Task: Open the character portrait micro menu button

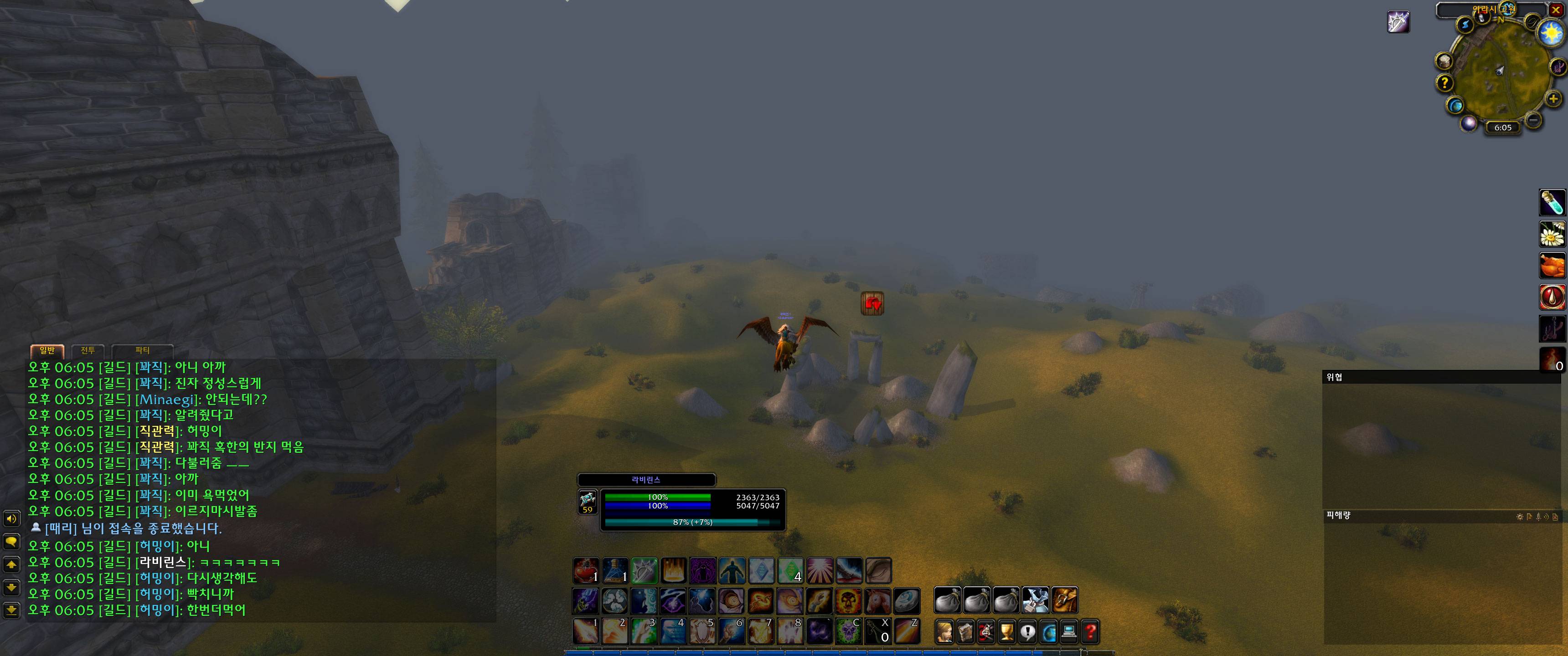Action: 944,632
